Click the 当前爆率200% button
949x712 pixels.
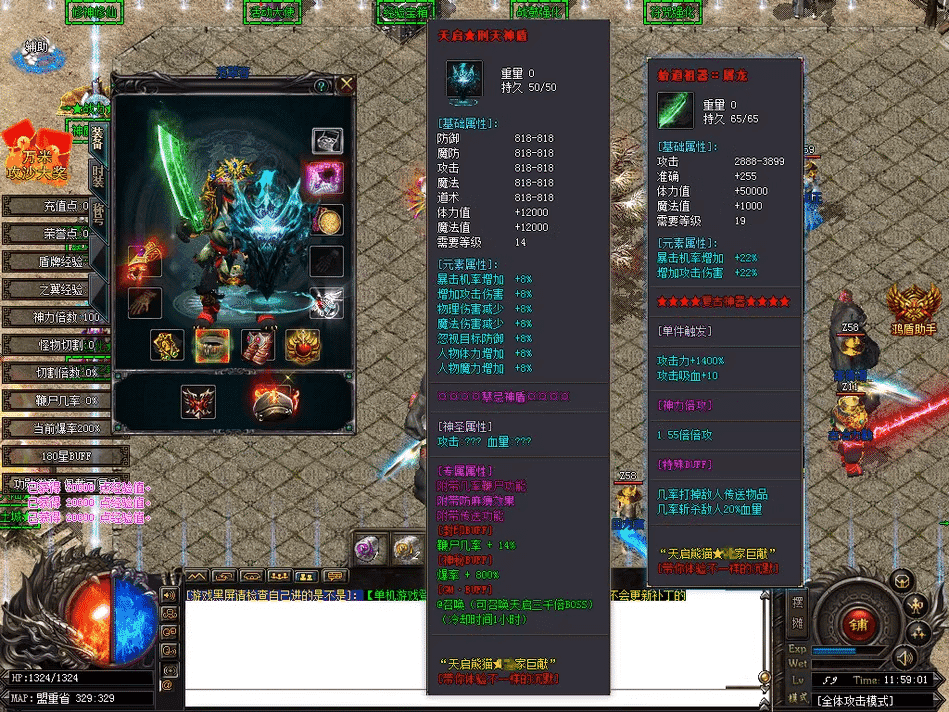[x=56, y=429]
